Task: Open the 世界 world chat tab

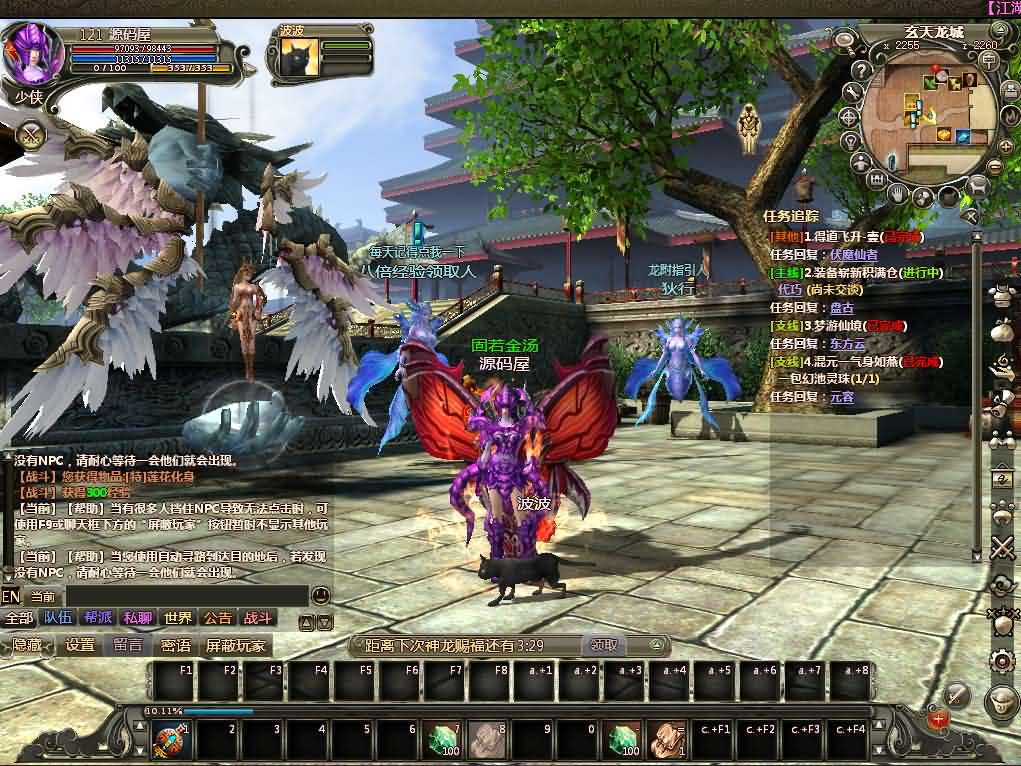Action: pos(178,618)
